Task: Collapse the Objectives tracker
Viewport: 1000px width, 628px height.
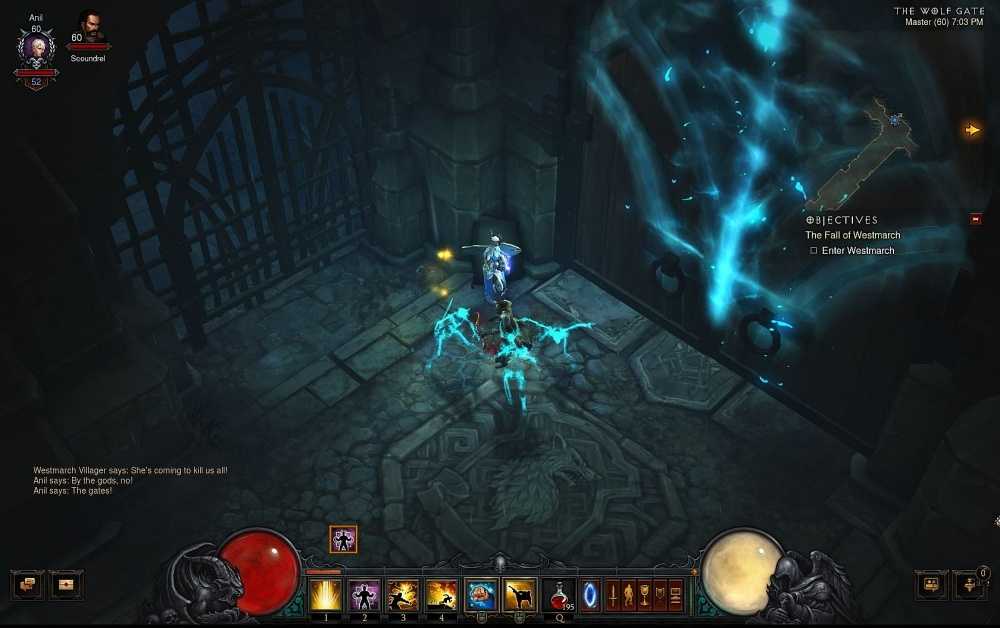Action: pos(975,219)
